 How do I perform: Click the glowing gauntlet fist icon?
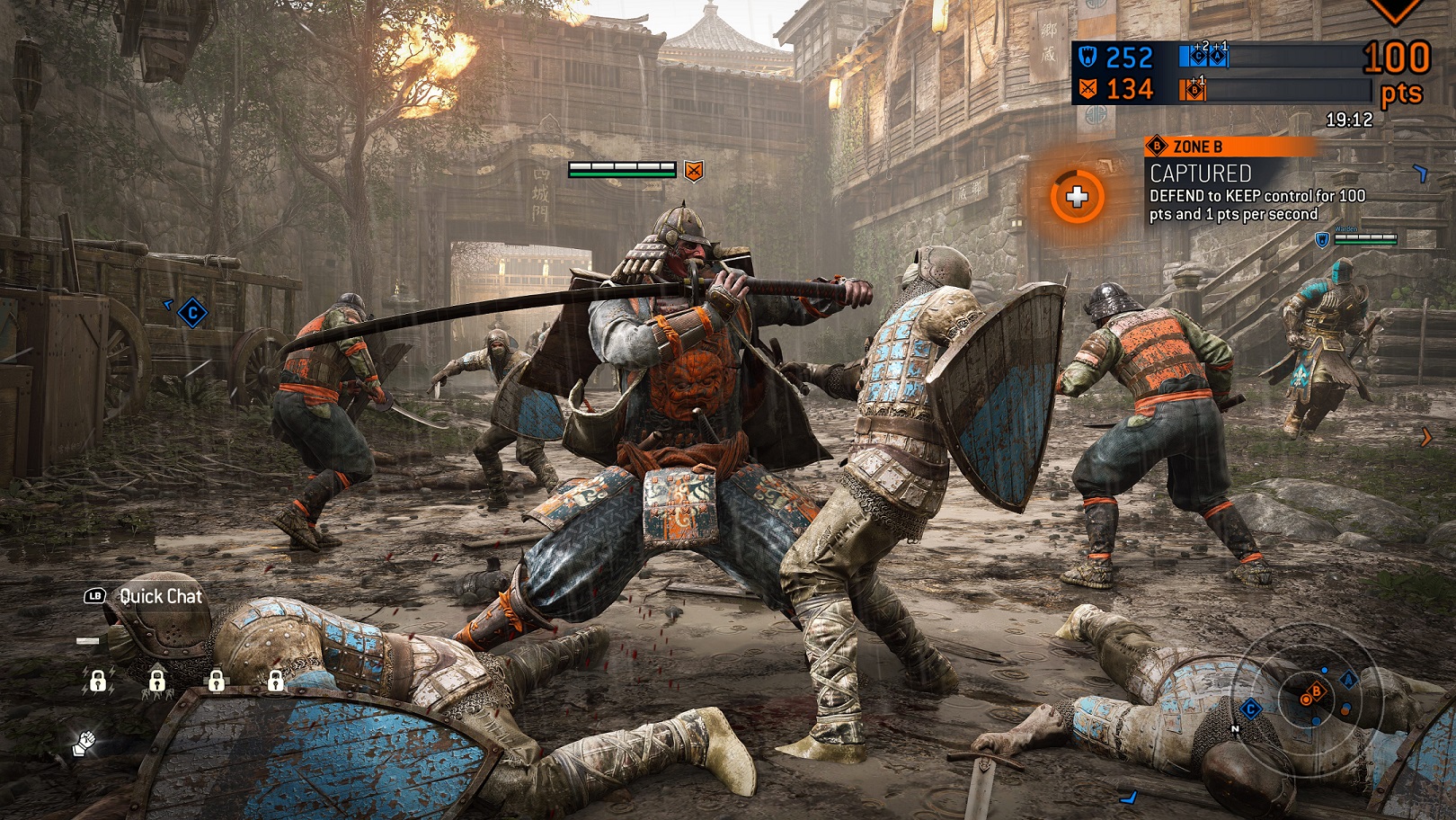pos(84,743)
